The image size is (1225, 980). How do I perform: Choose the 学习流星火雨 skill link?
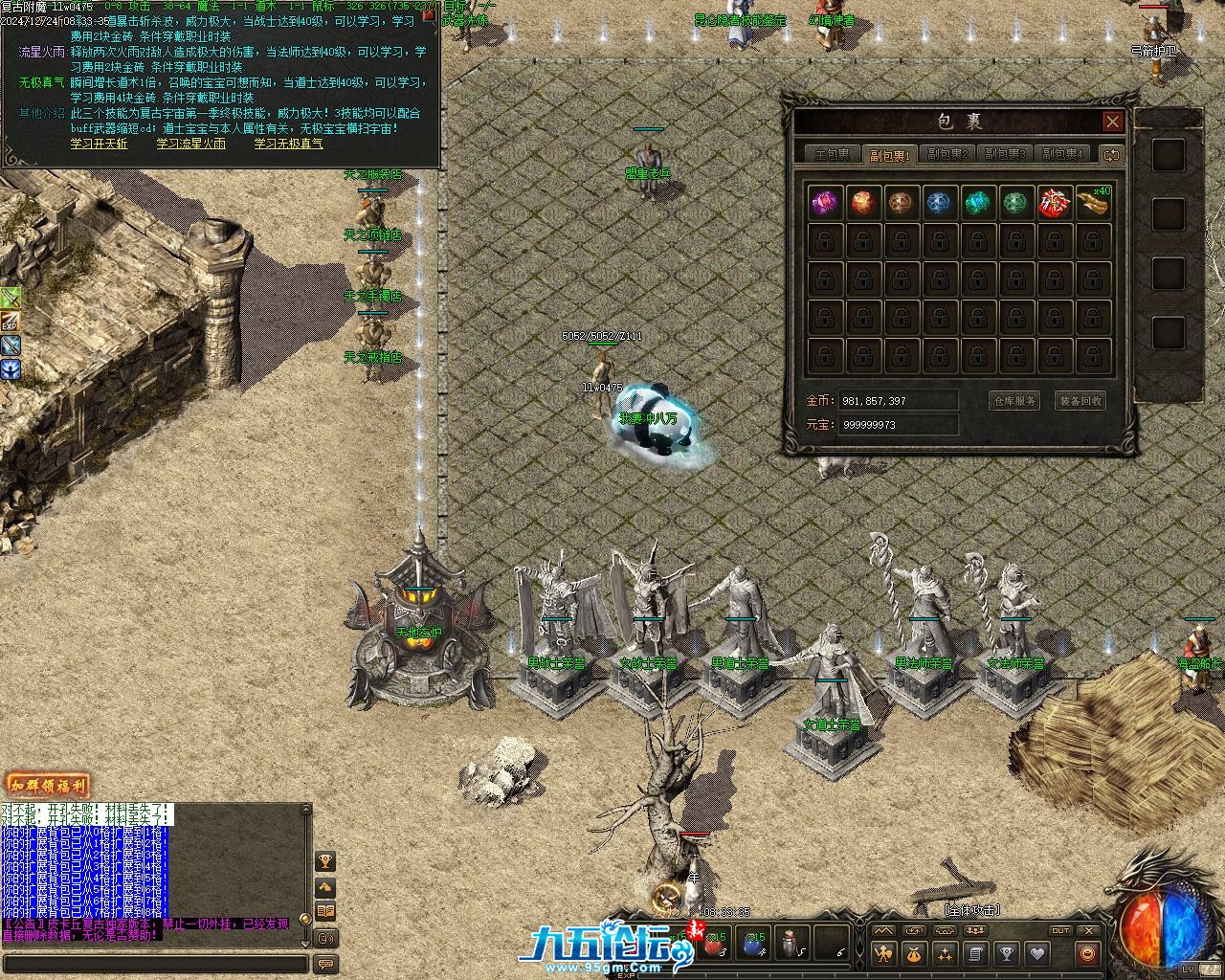coord(190,144)
